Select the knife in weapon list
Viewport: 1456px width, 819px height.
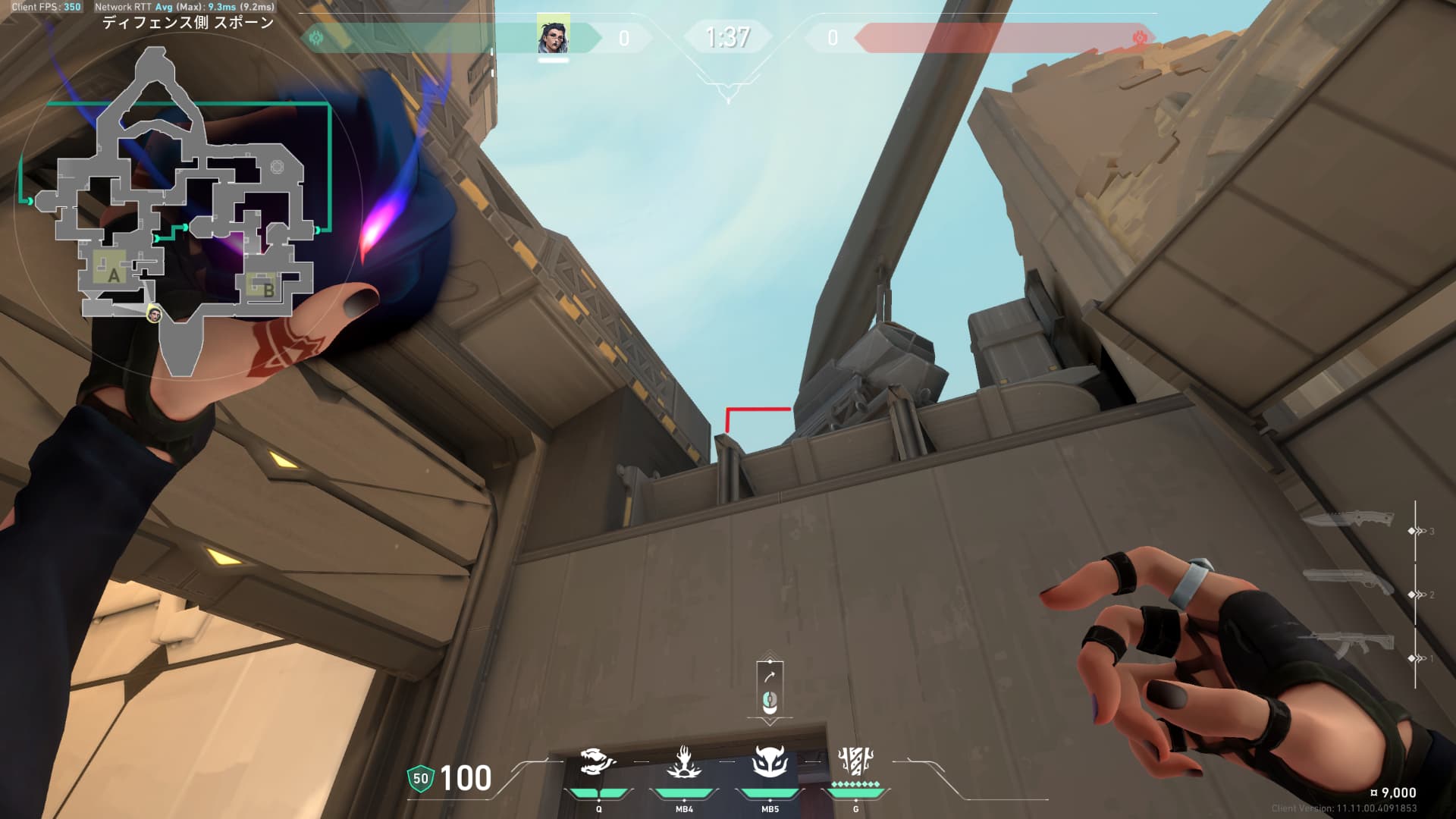point(1348,520)
